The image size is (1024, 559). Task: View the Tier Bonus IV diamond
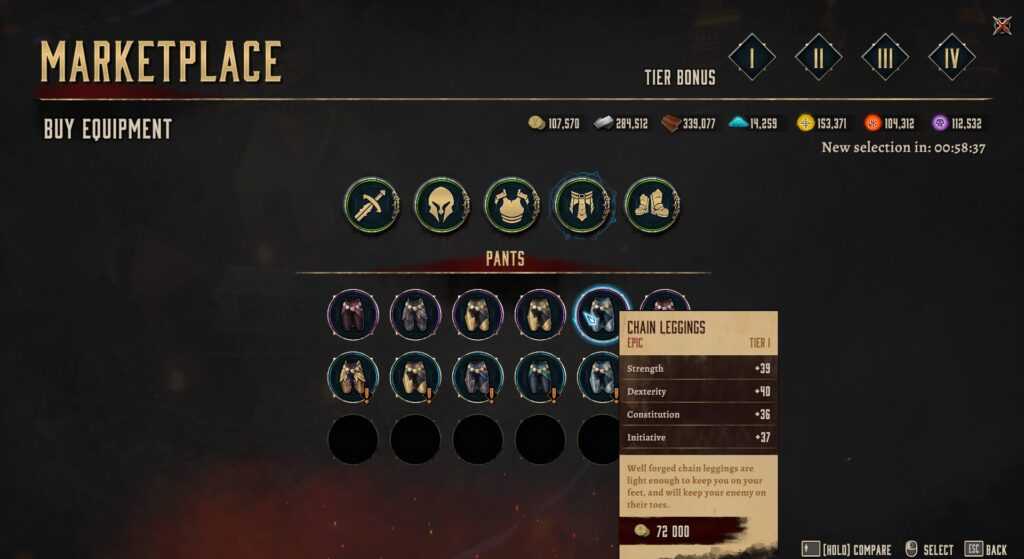(952, 57)
